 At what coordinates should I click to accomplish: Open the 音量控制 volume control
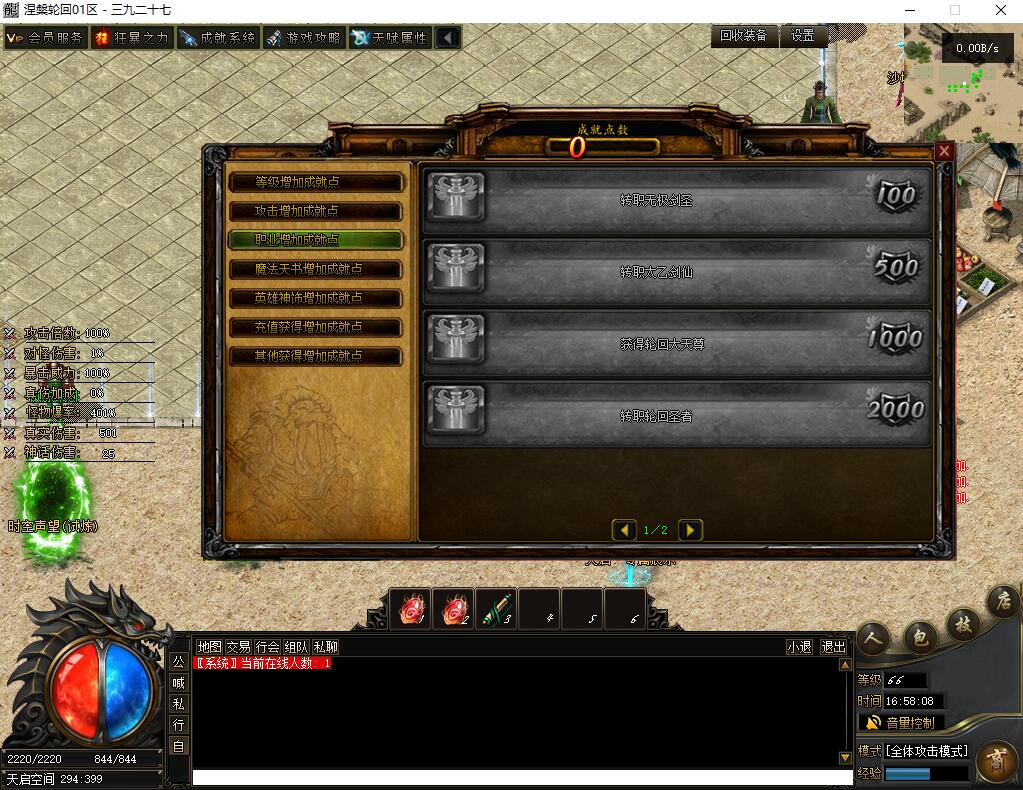pyautogui.click(x=900, y=722)
